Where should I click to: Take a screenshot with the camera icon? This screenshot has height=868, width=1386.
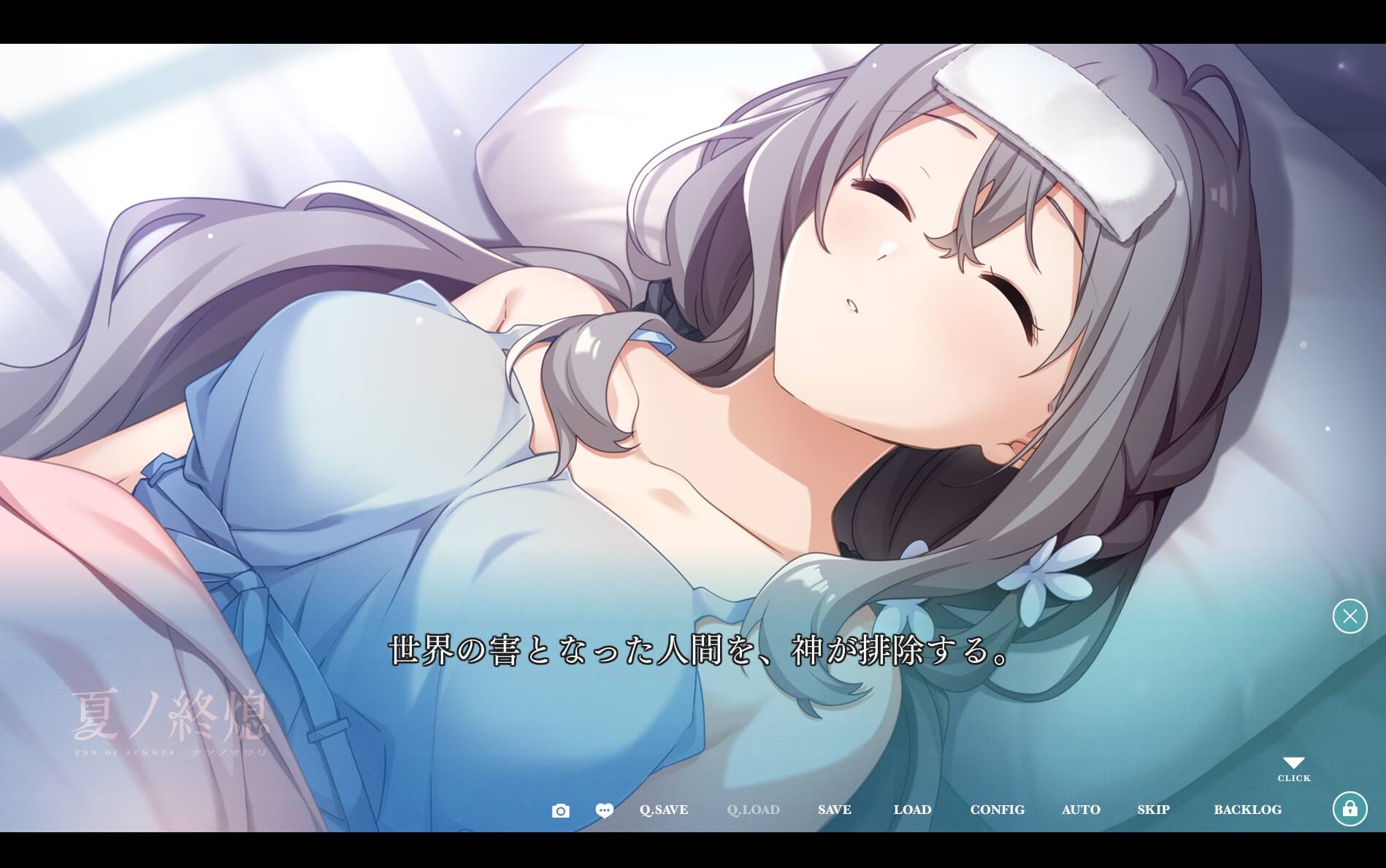(560, 810)
